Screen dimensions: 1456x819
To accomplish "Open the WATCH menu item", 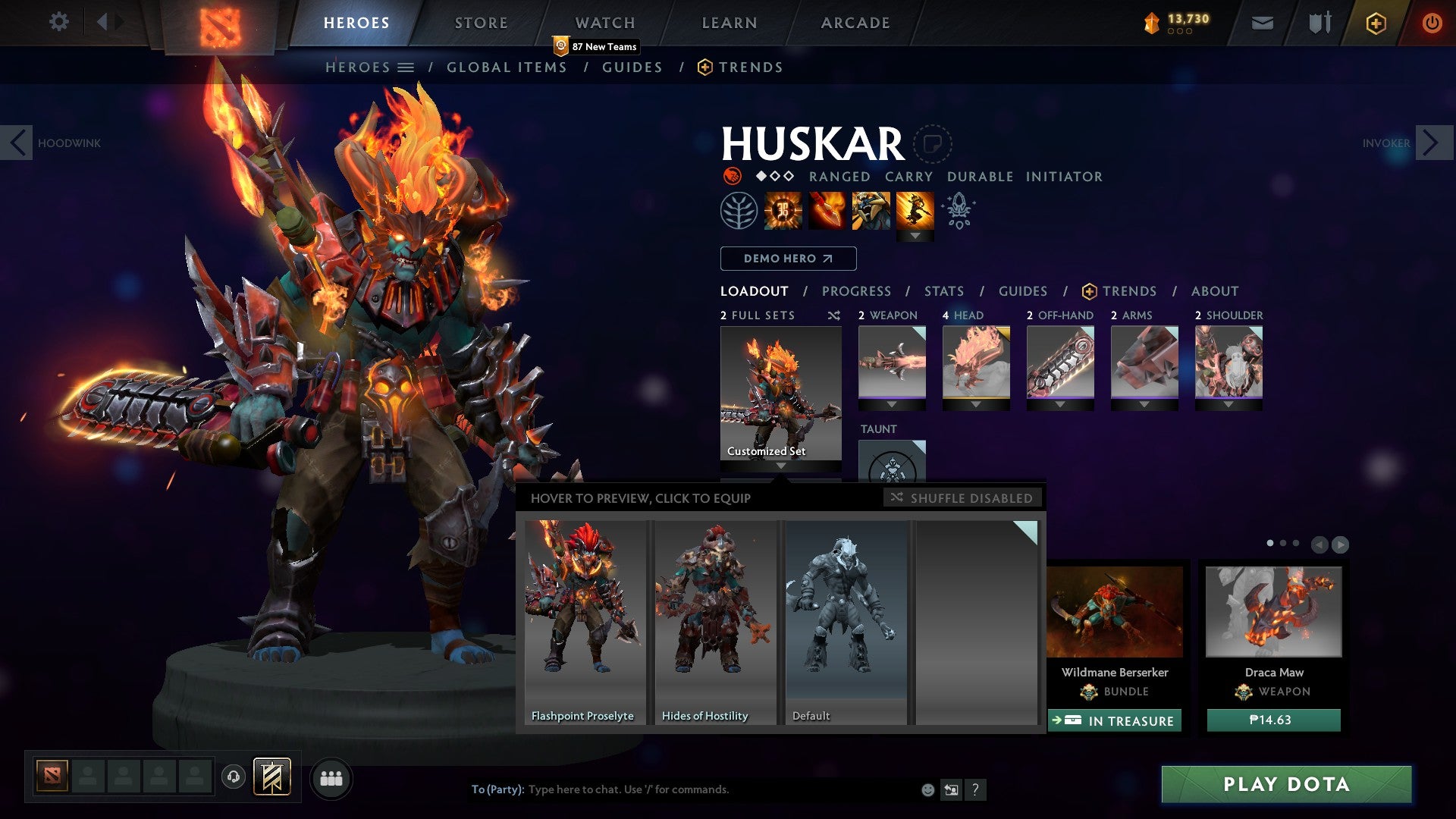I will (x=606, y=23).
